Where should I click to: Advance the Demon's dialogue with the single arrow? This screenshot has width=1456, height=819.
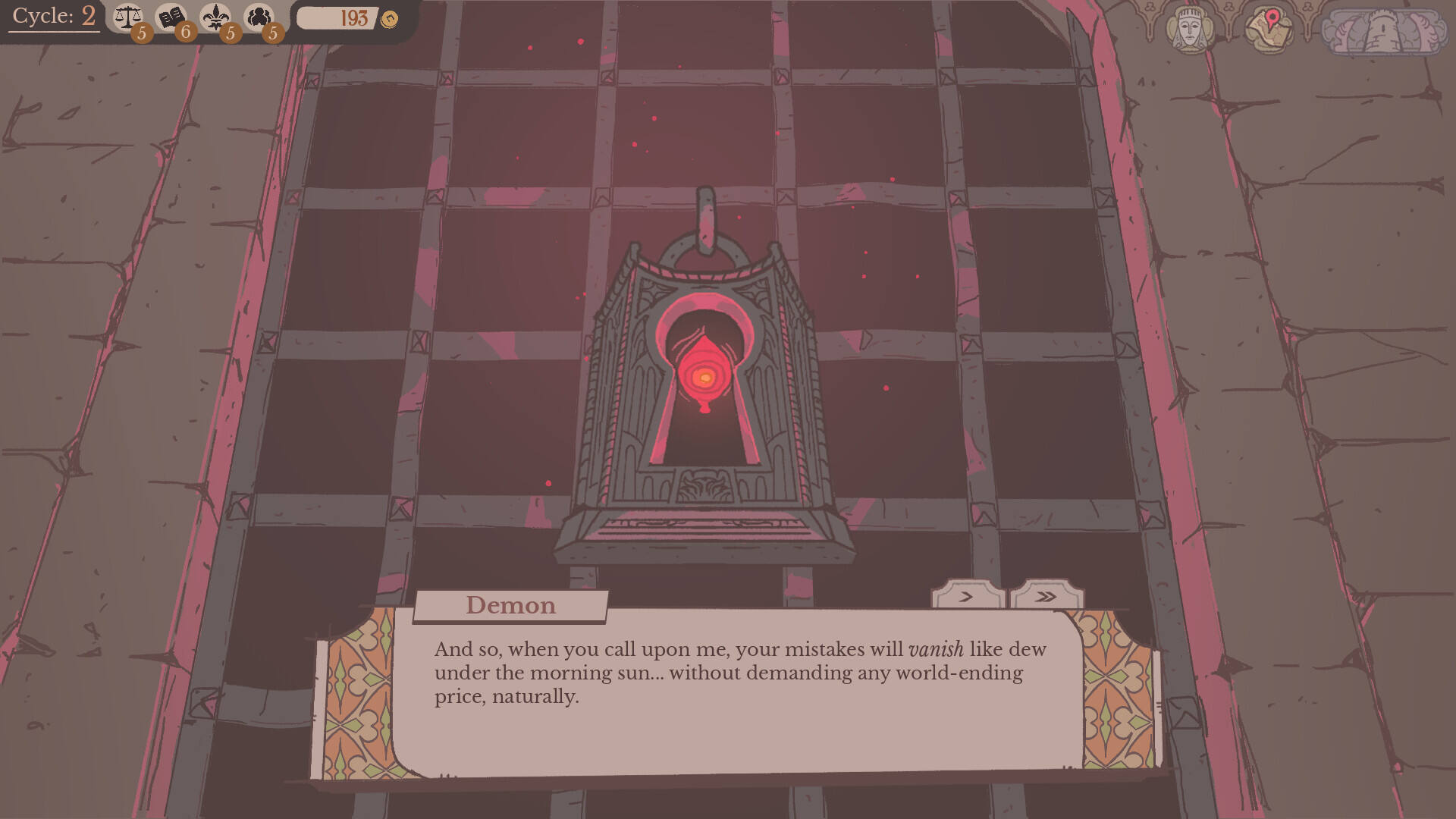tap(967, 596)
